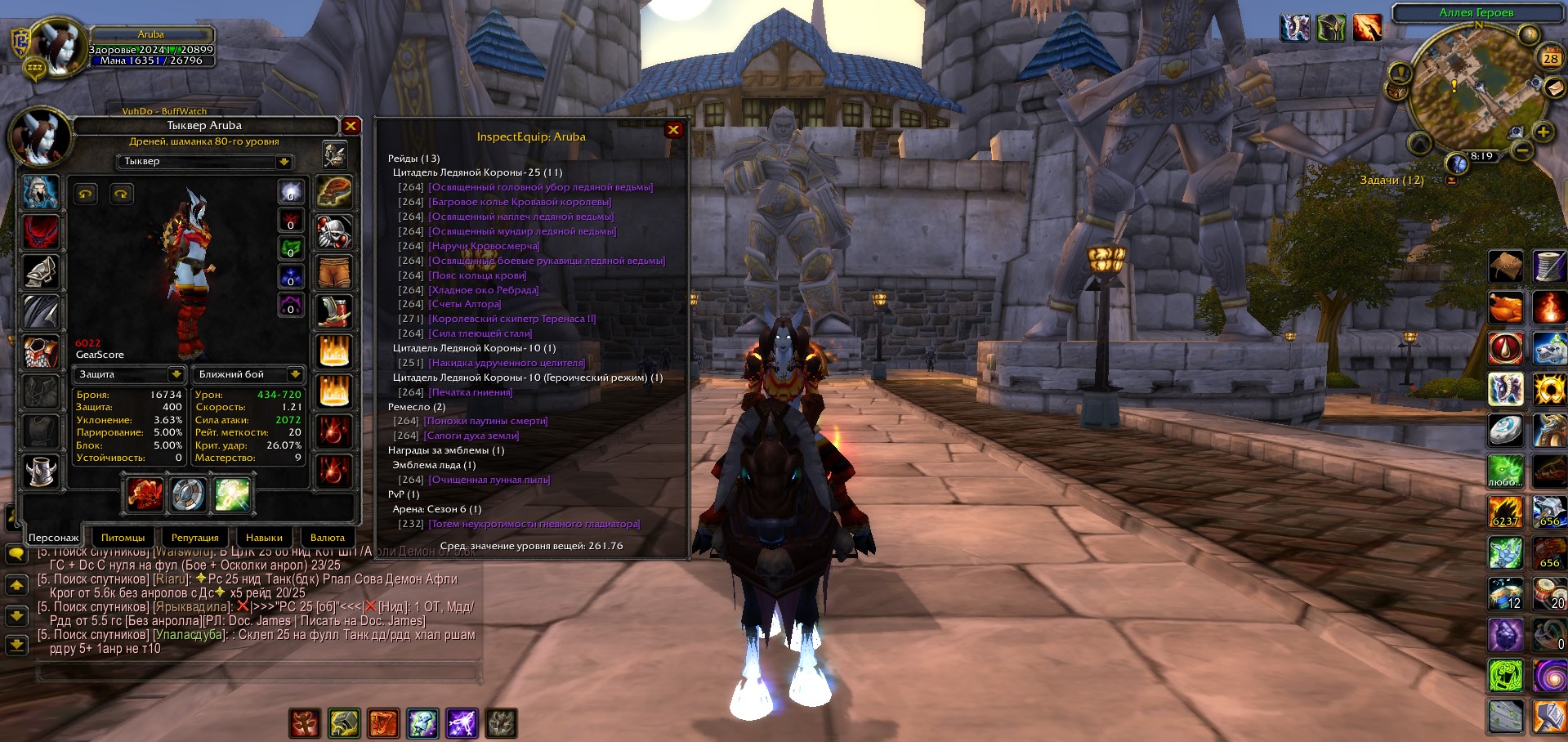This screenshot has height=742, width=1568.
Task: Close the InspectEquip panel
Action: 673,130
